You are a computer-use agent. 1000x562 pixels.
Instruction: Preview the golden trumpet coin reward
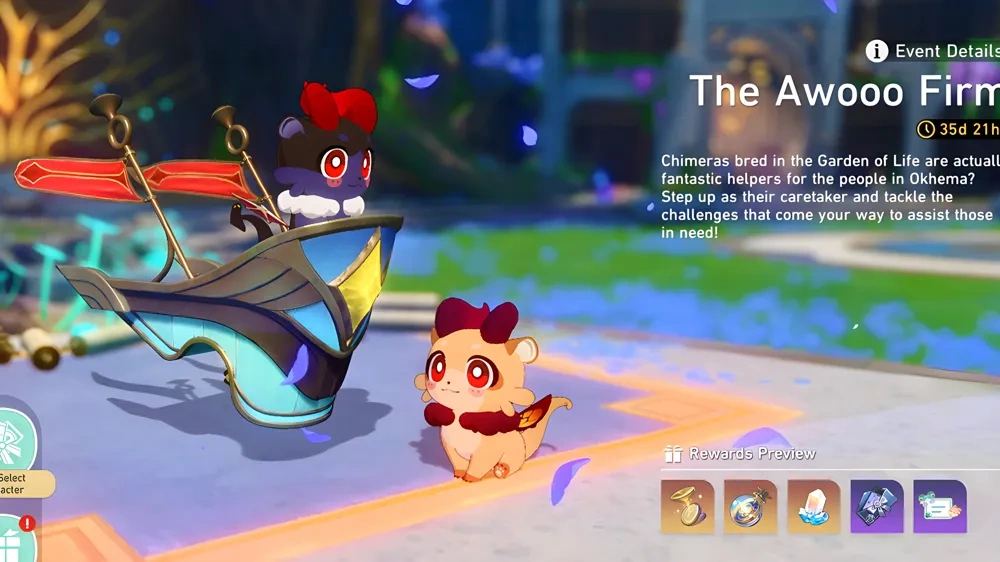point(687,506)
